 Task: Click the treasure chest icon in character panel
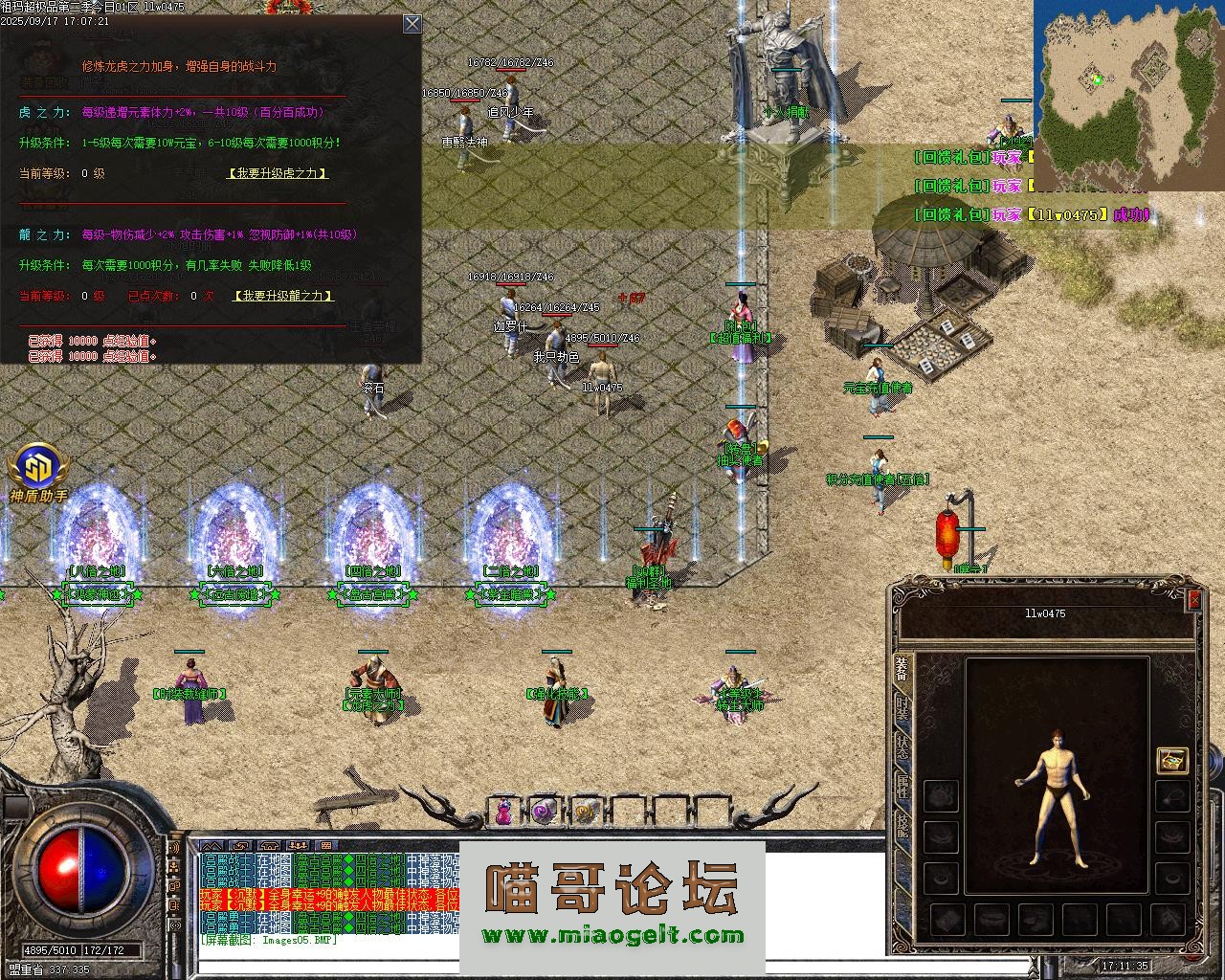1172,760
